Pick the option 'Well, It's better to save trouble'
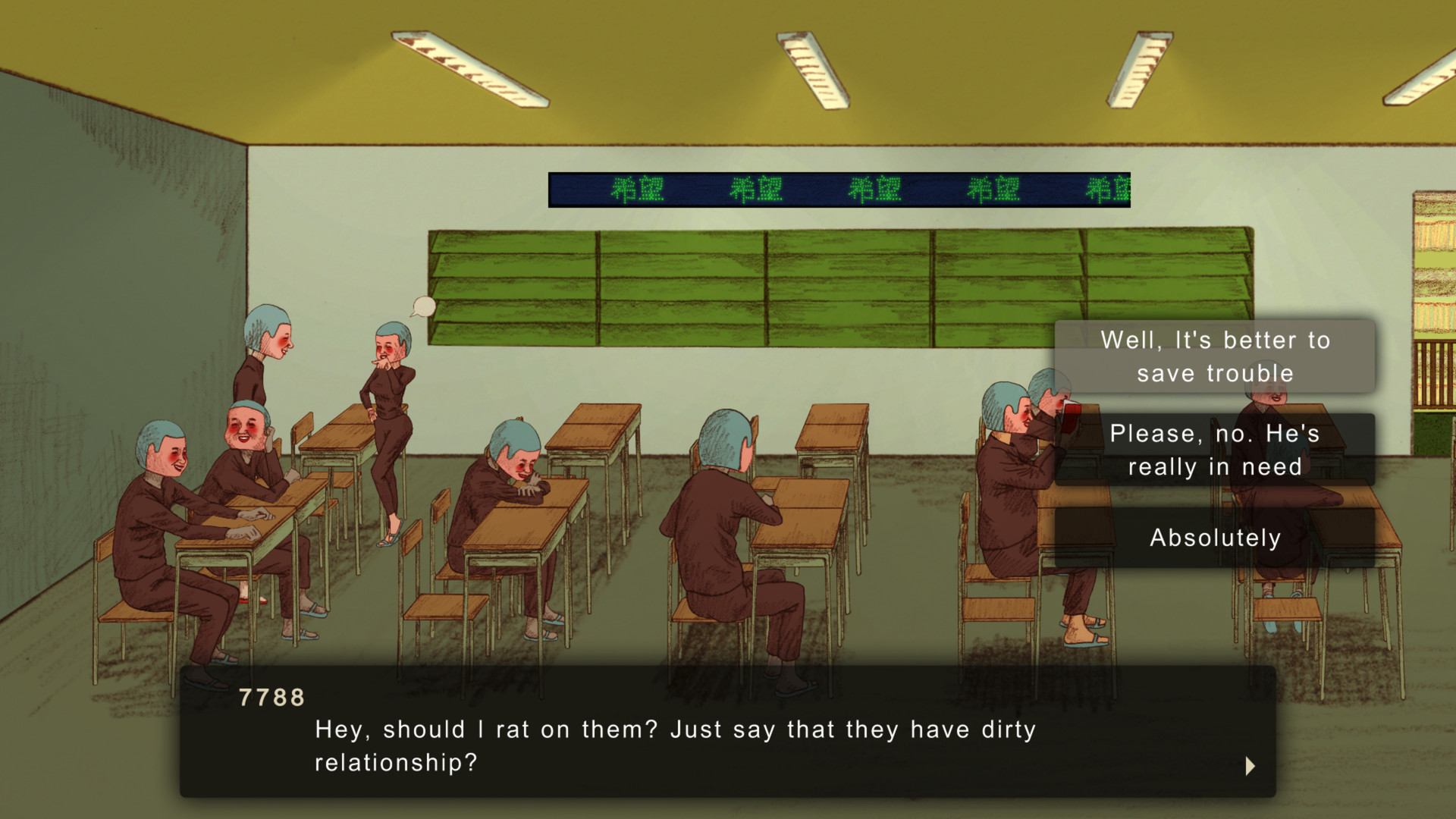The height and width of the screenshot is (819, 1456). pos(1215,356)
